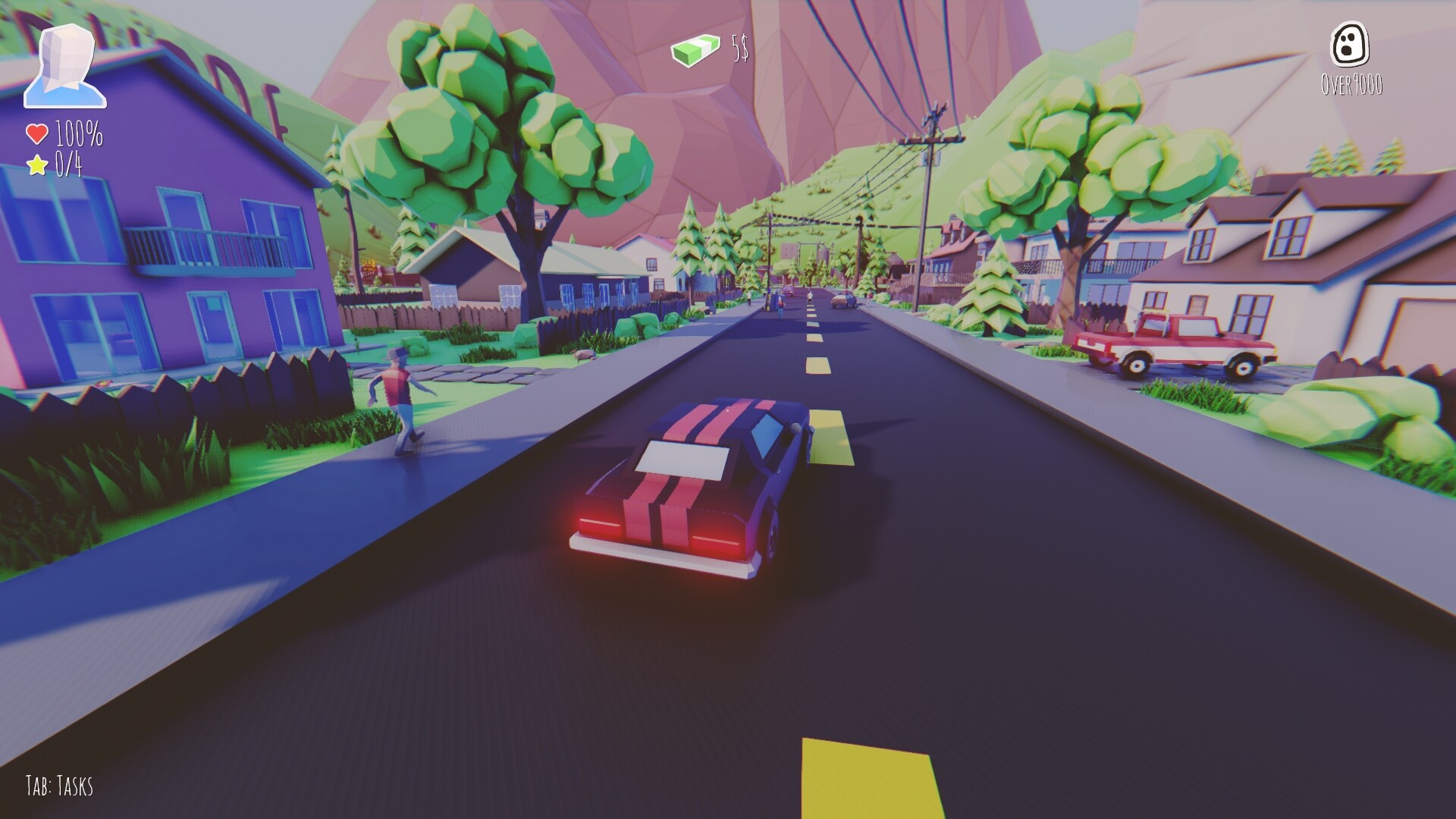Toggle the heart health indicator
The width and height of the screenshot is (1456, 819).
[36, 135]
